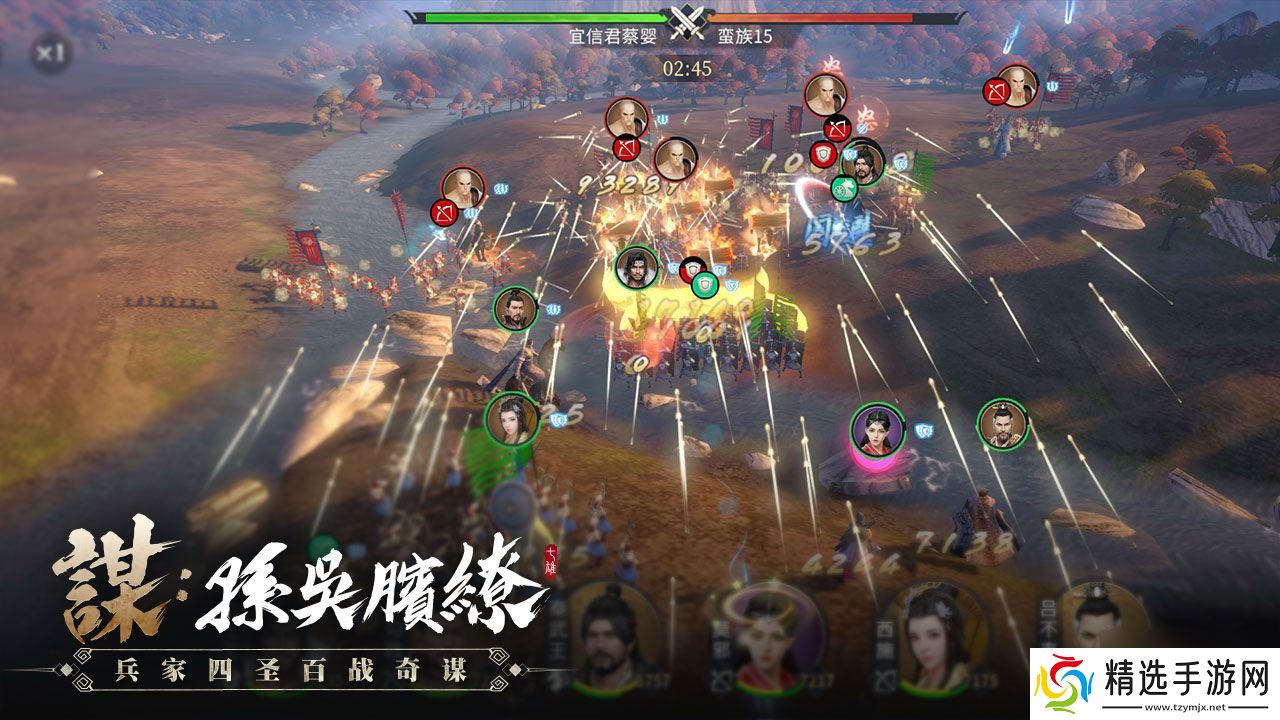
Task: Expand the 吕不韦 portrait panel
Action: tap(1099, 615)
